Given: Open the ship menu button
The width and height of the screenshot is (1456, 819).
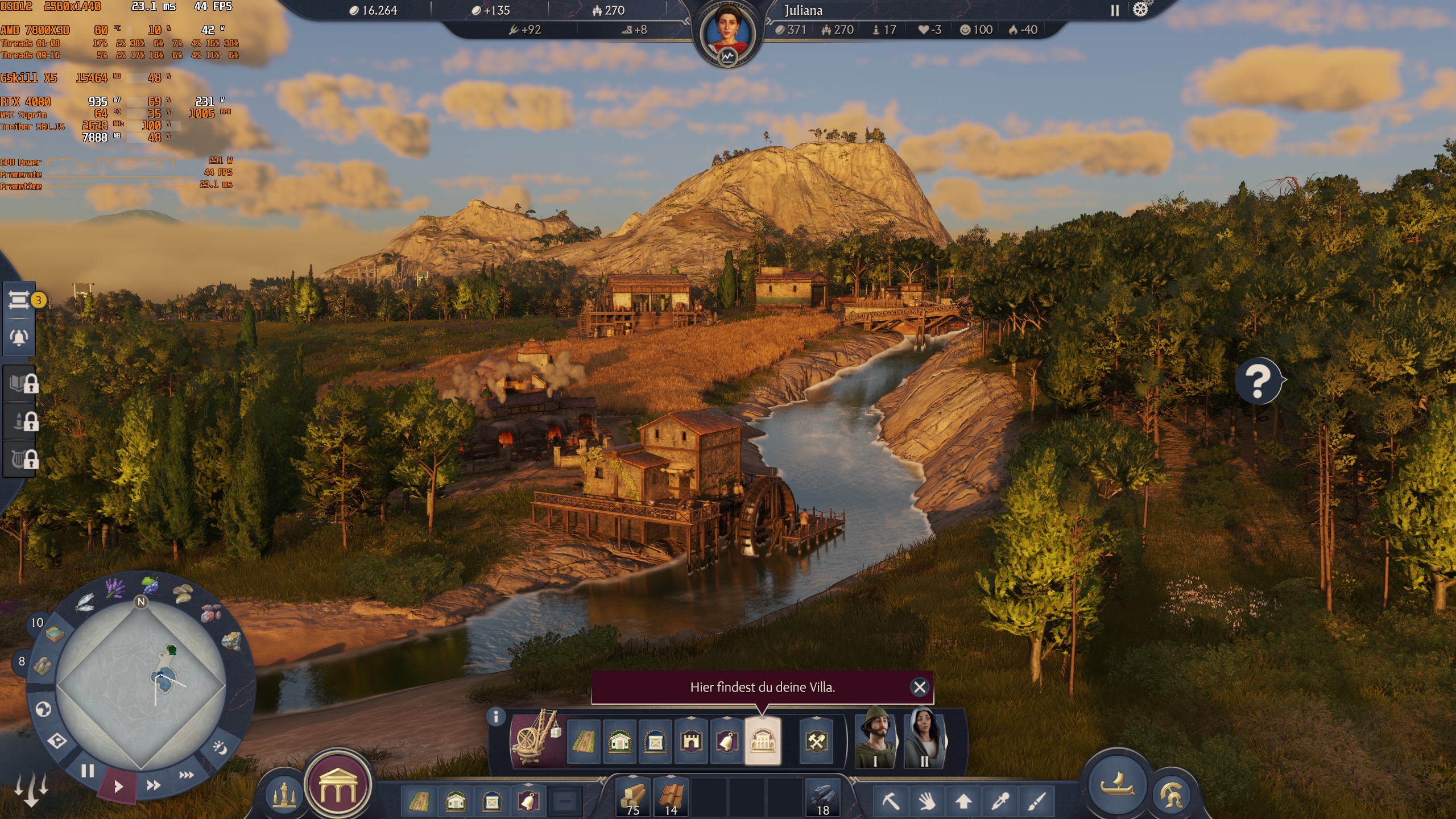Looking at the screenshot, I should [x=1116, y=784].
